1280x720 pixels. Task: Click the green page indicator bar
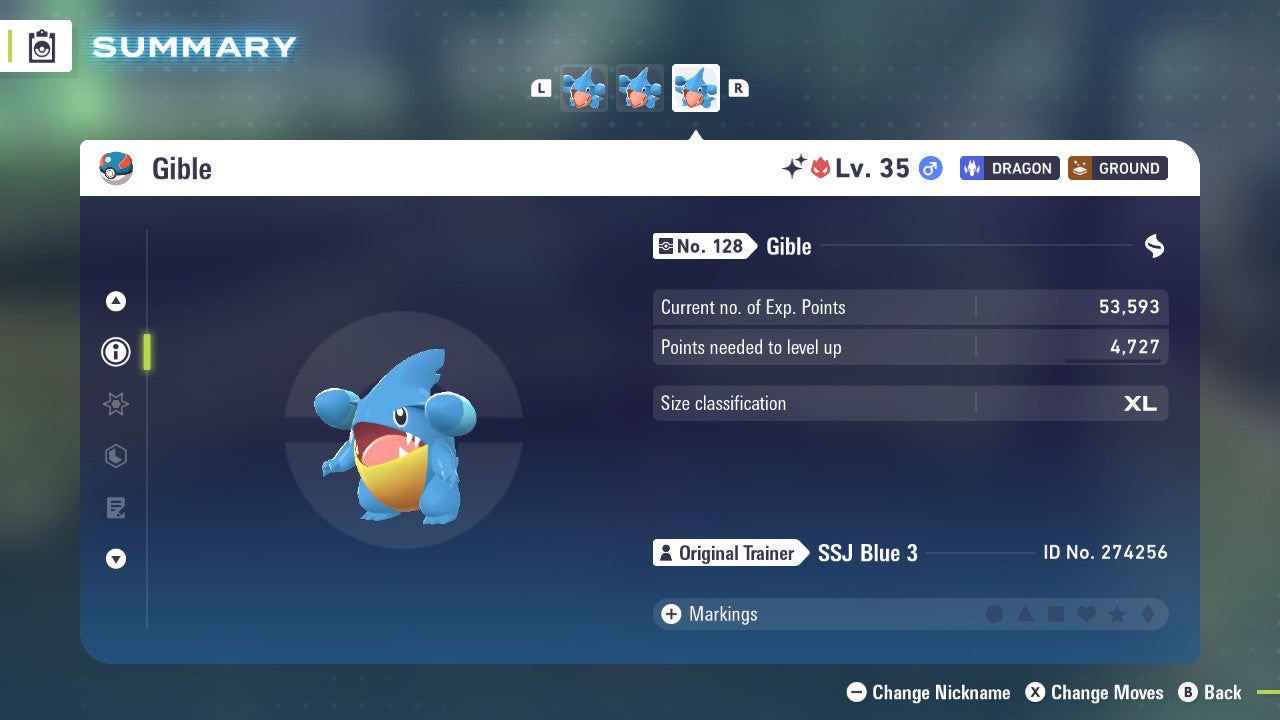point(146,352)
